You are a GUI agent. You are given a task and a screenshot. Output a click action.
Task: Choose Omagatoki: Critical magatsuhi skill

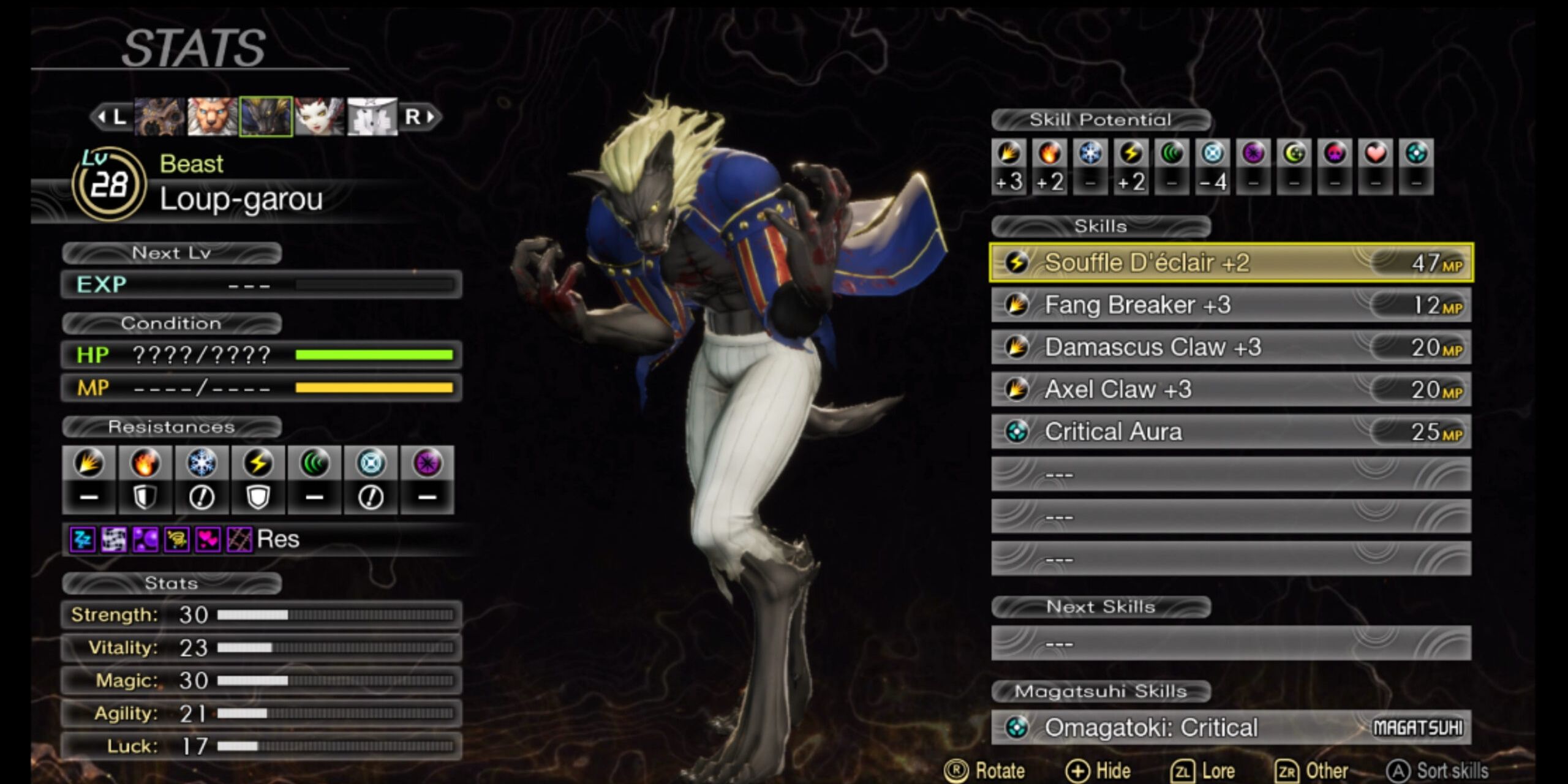pyautogui.click(x=1231, y=728)
